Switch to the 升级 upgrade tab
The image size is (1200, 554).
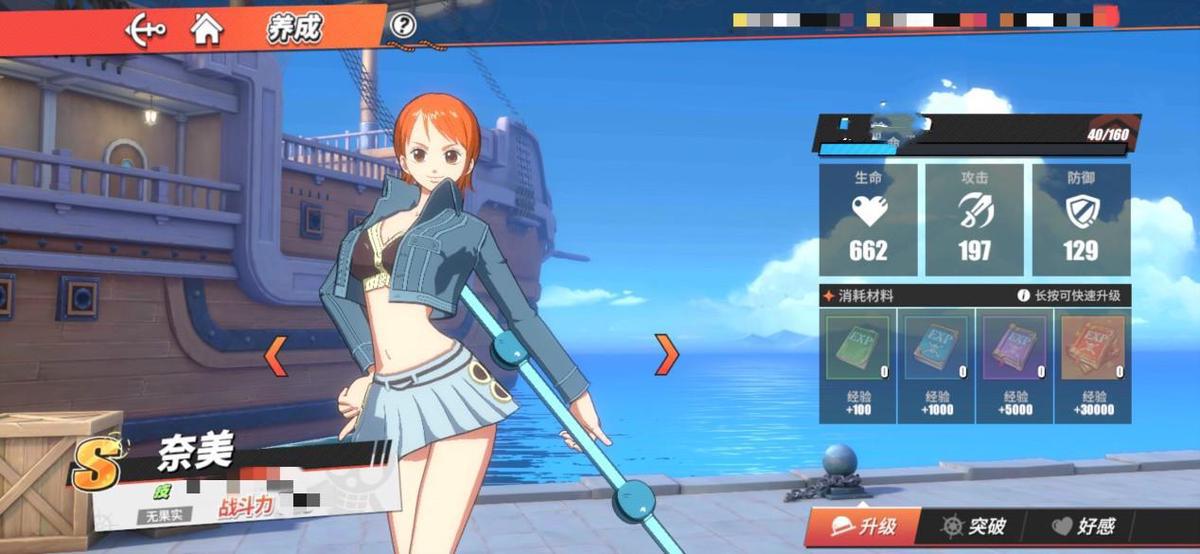[x=864, y=526]
